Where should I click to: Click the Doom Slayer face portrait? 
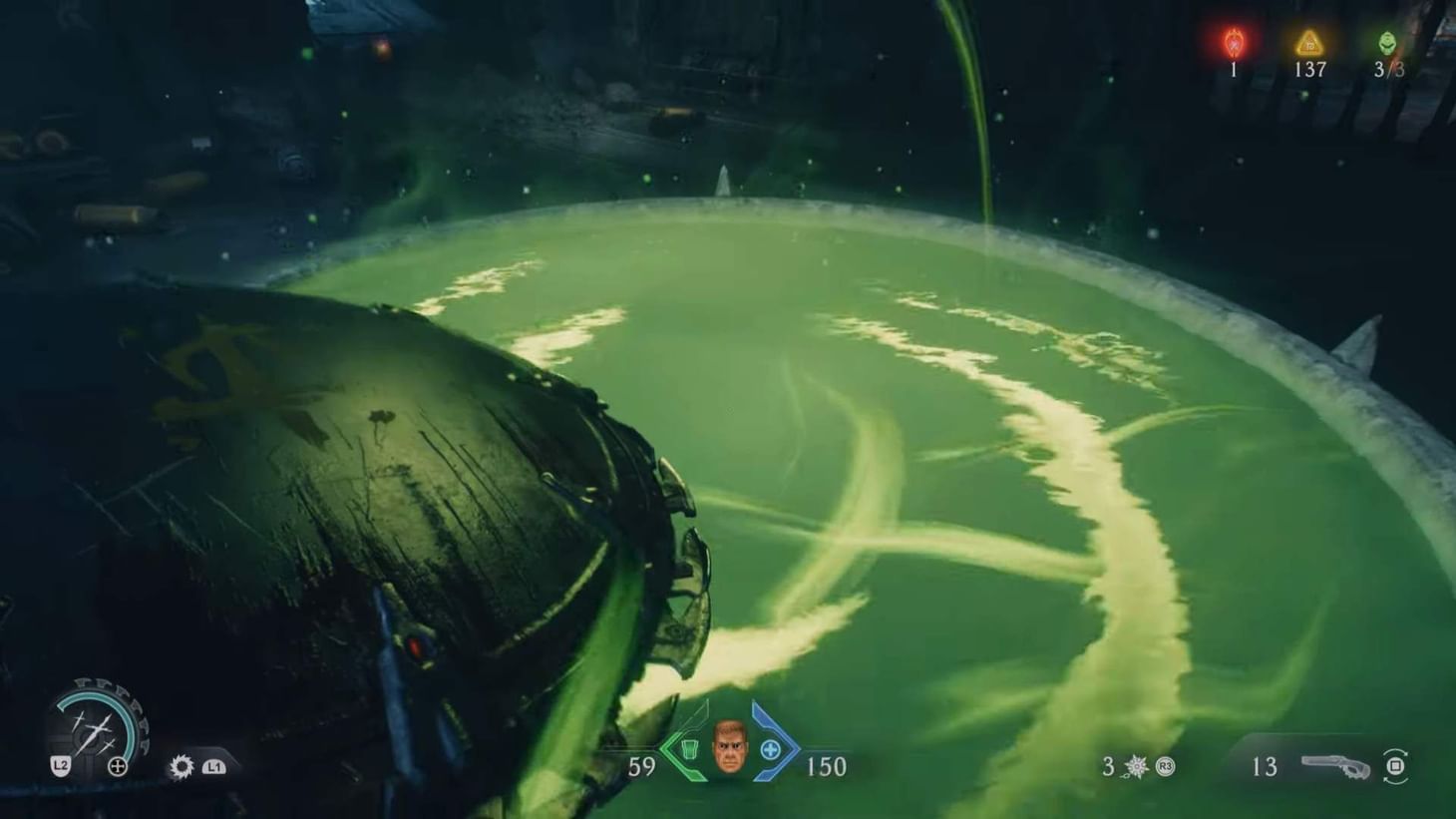click(x=728, y=747)
